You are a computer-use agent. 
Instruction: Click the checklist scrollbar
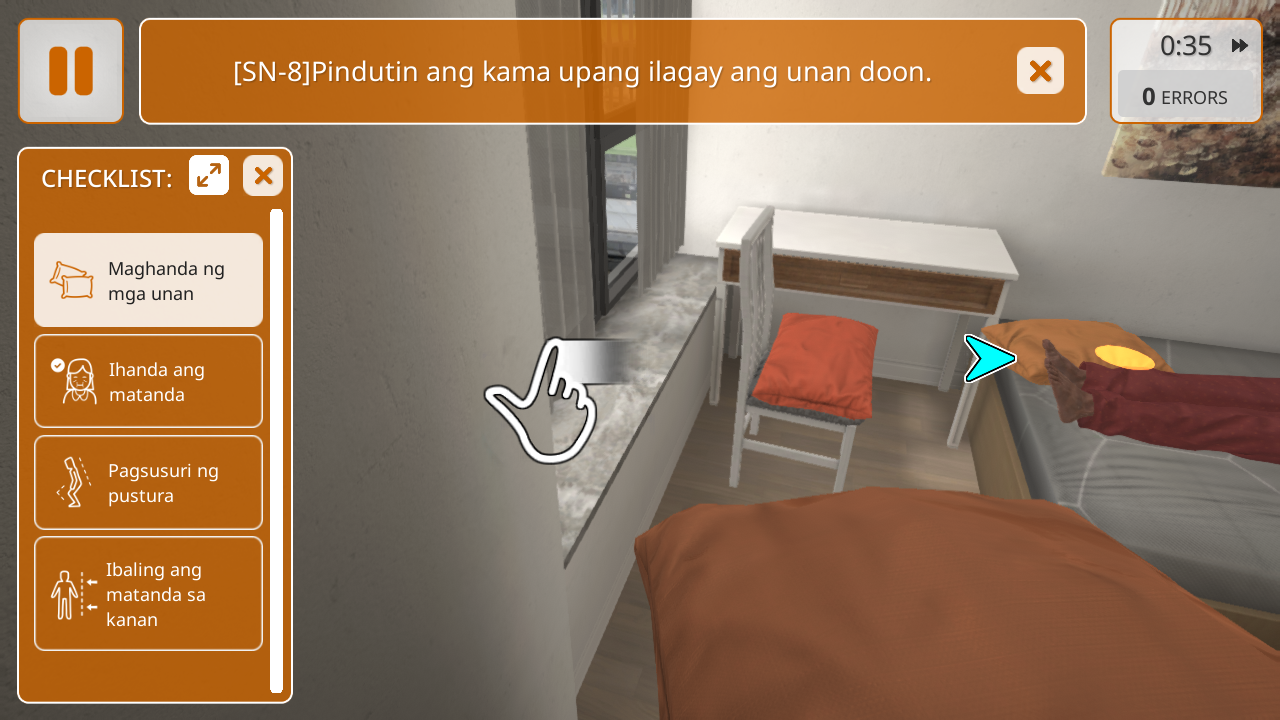[x=277, y=450]
